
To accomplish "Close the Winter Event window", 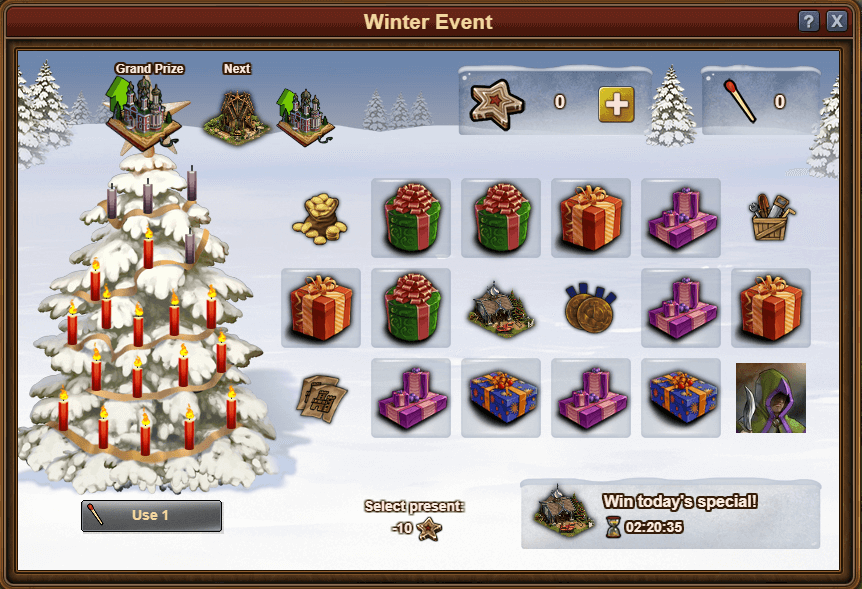I will coord(836,22).
